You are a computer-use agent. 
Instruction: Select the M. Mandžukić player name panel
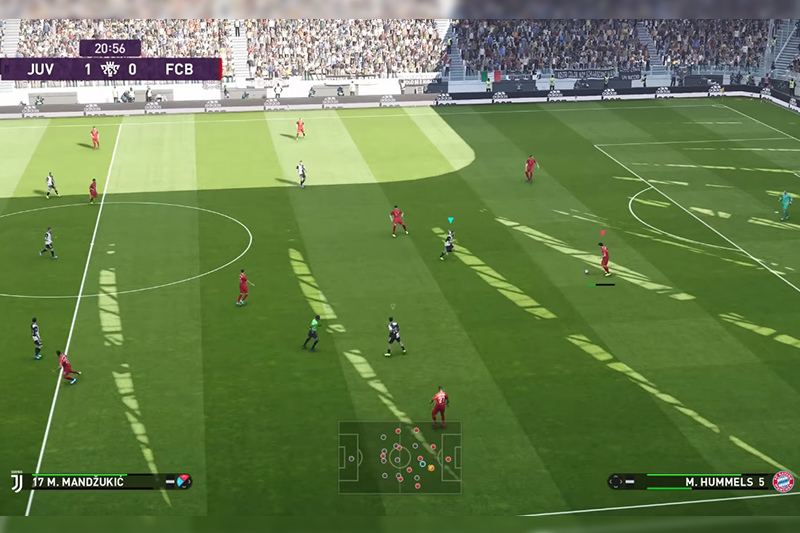coord(100,481)
